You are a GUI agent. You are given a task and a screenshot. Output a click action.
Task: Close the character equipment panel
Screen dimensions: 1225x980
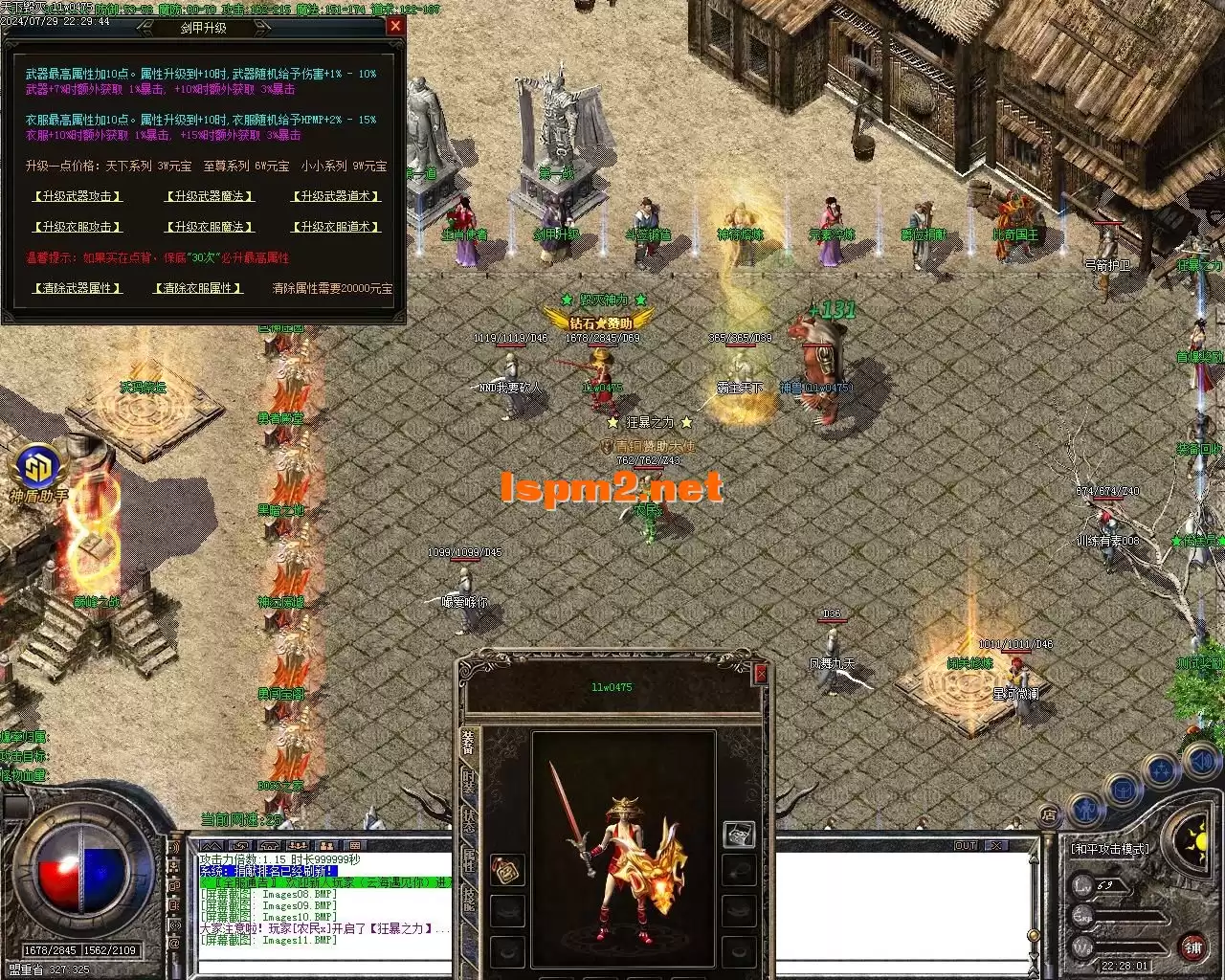tap(761, 674)
